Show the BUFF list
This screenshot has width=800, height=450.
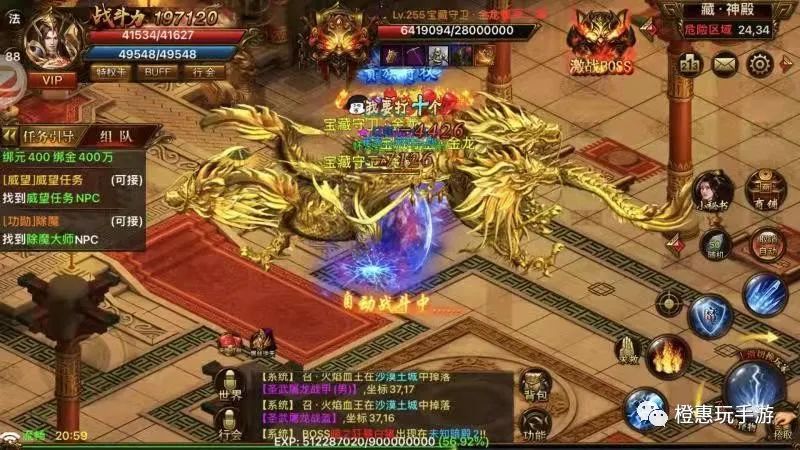click(x=157, y=73)
